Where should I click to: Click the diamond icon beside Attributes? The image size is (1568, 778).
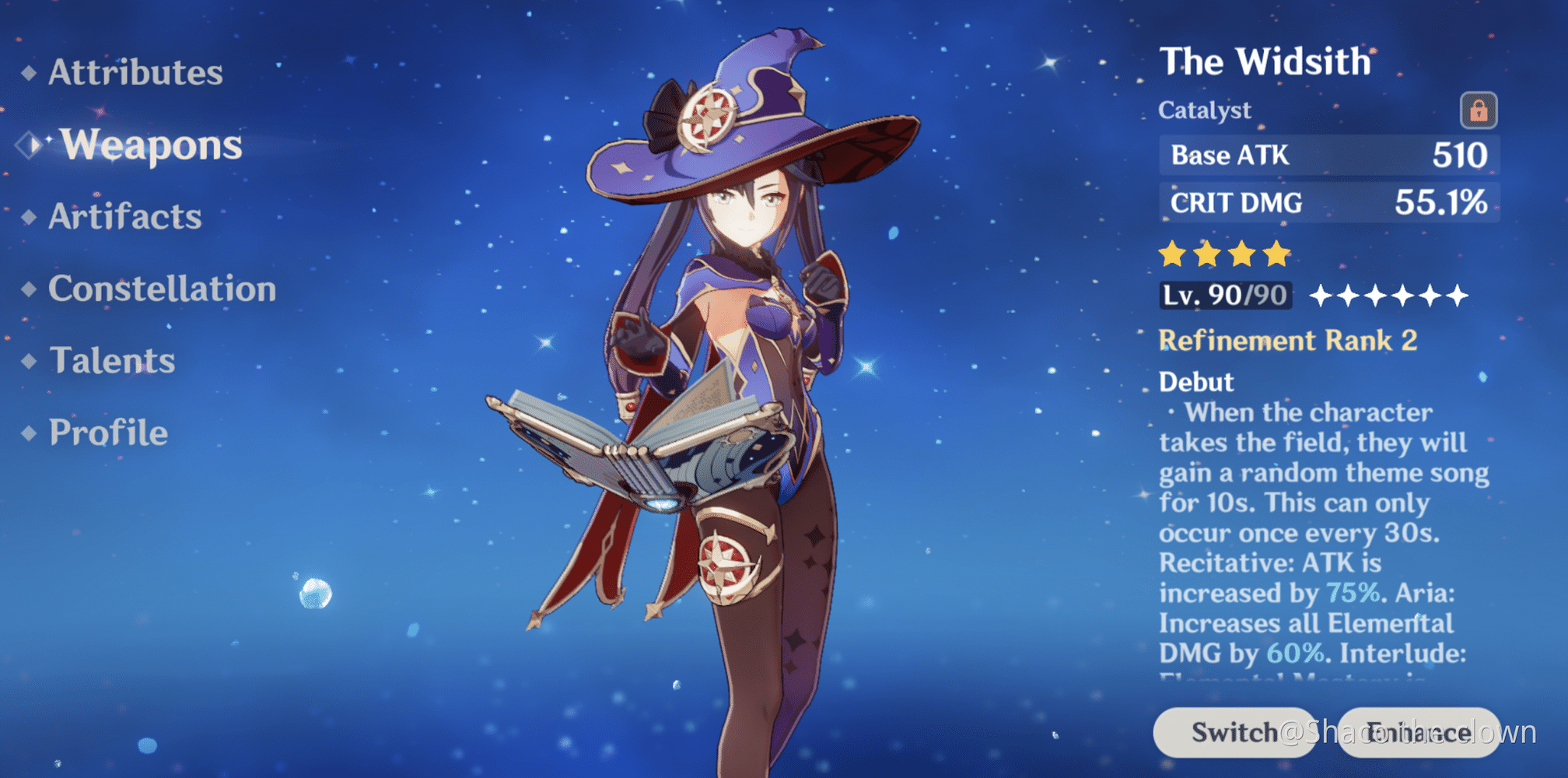[x=30, y=73]
